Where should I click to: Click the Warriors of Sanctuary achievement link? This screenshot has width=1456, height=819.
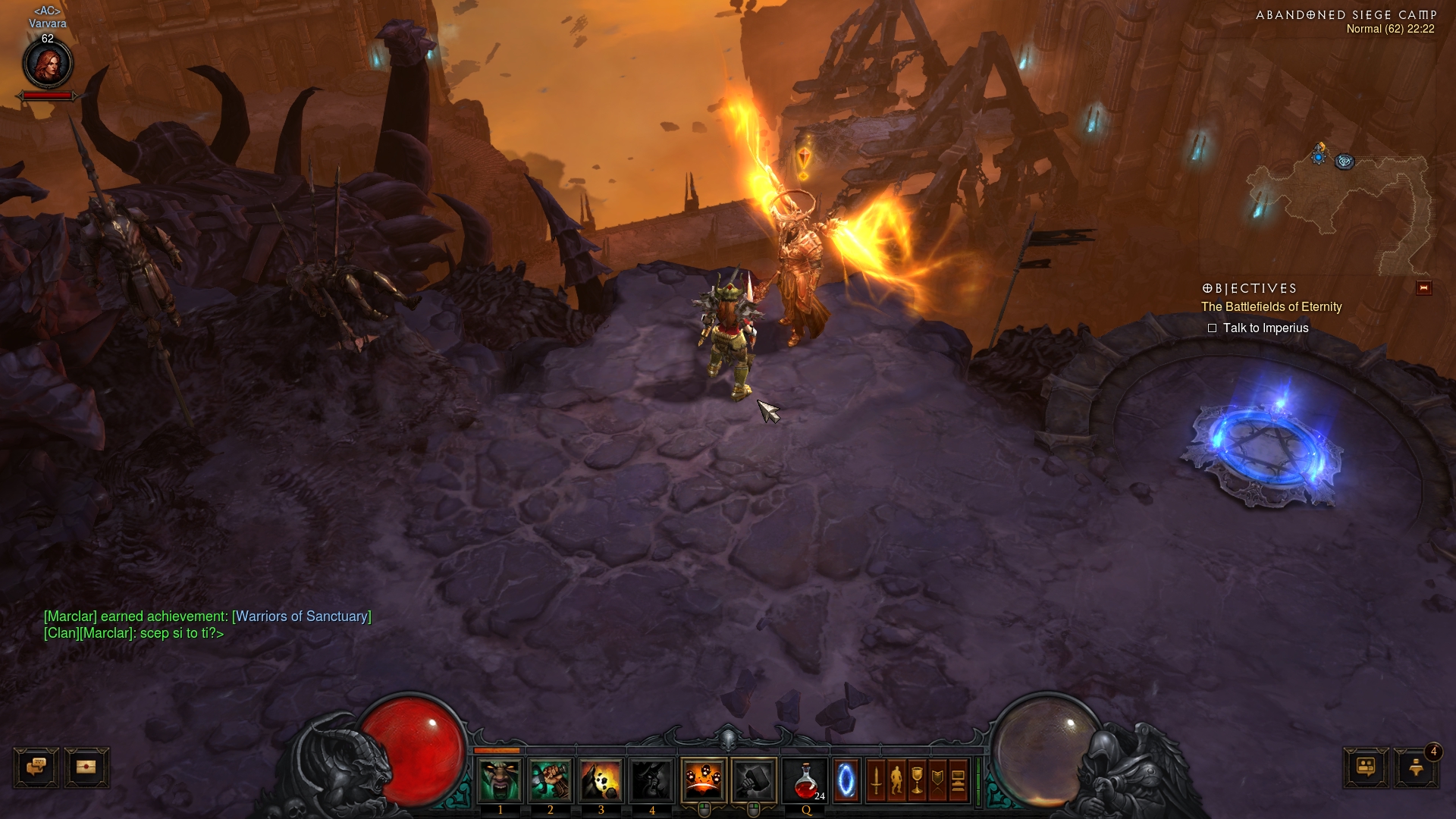(x=302, y=617)
